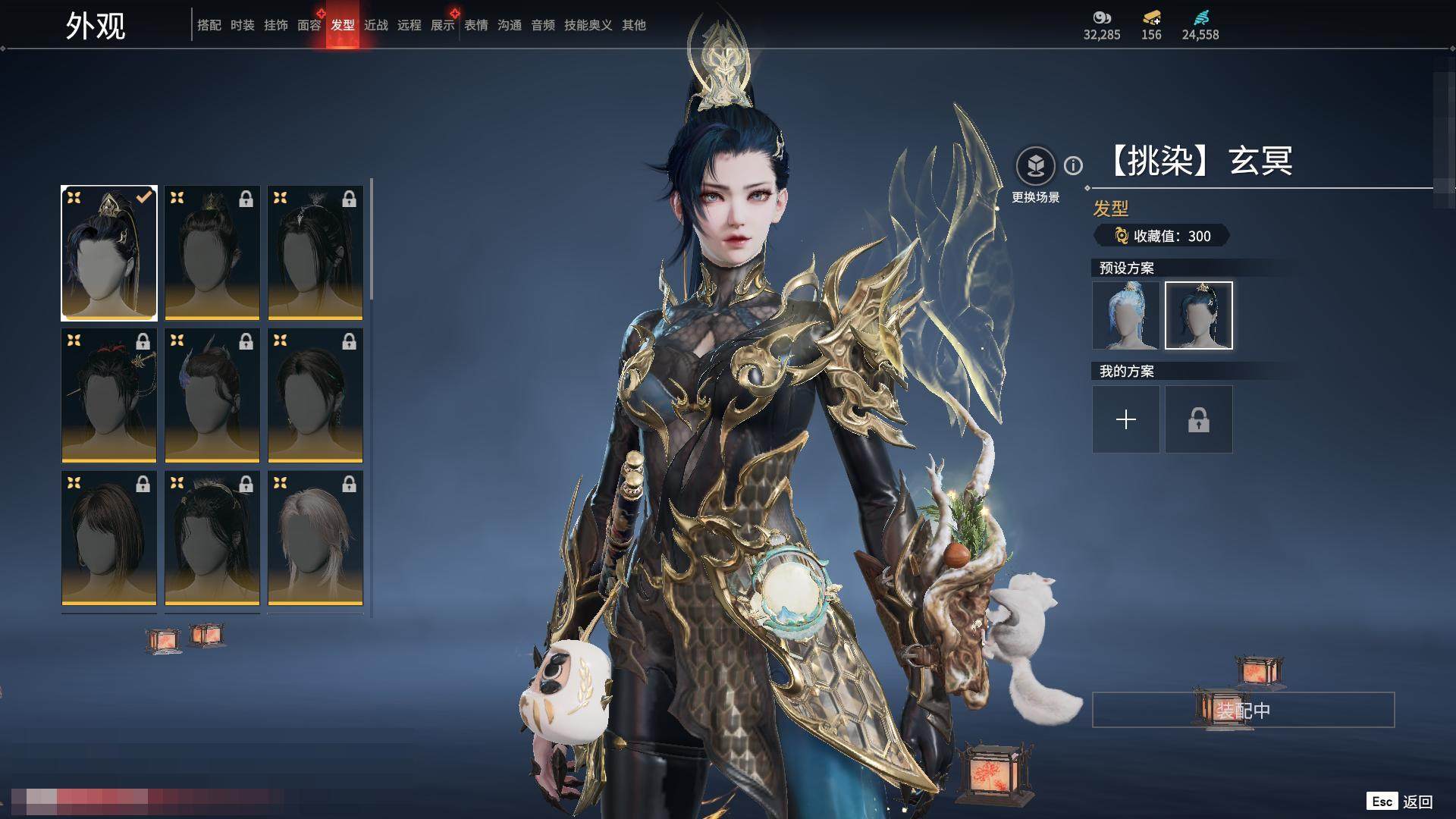Choose the locked silver-white hairstyle card
Image resolution: width=1456 pixels, height=819 pixels.
(x=315, y=538)
